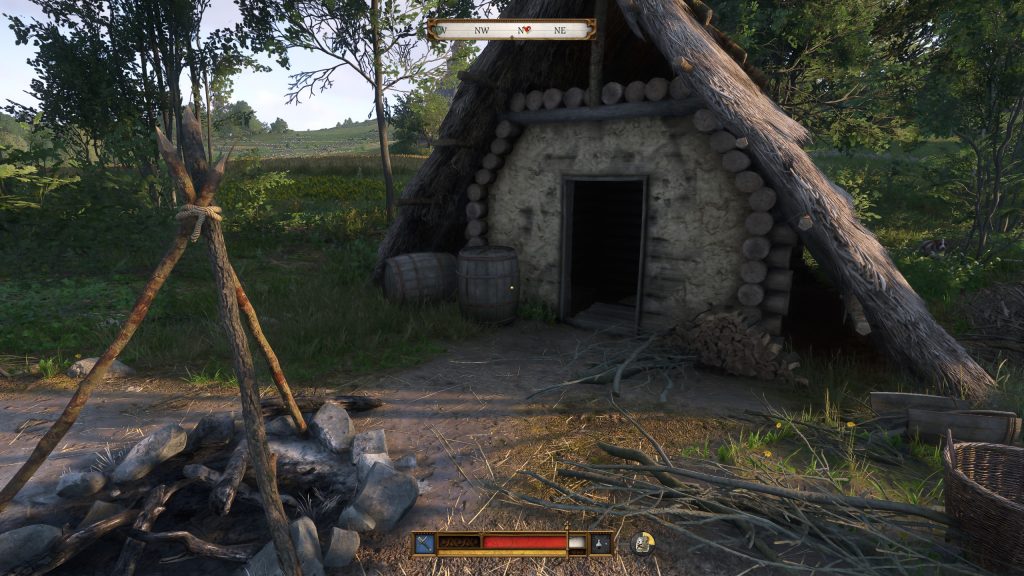Click the blue weapon icon on the HUD

425,543
